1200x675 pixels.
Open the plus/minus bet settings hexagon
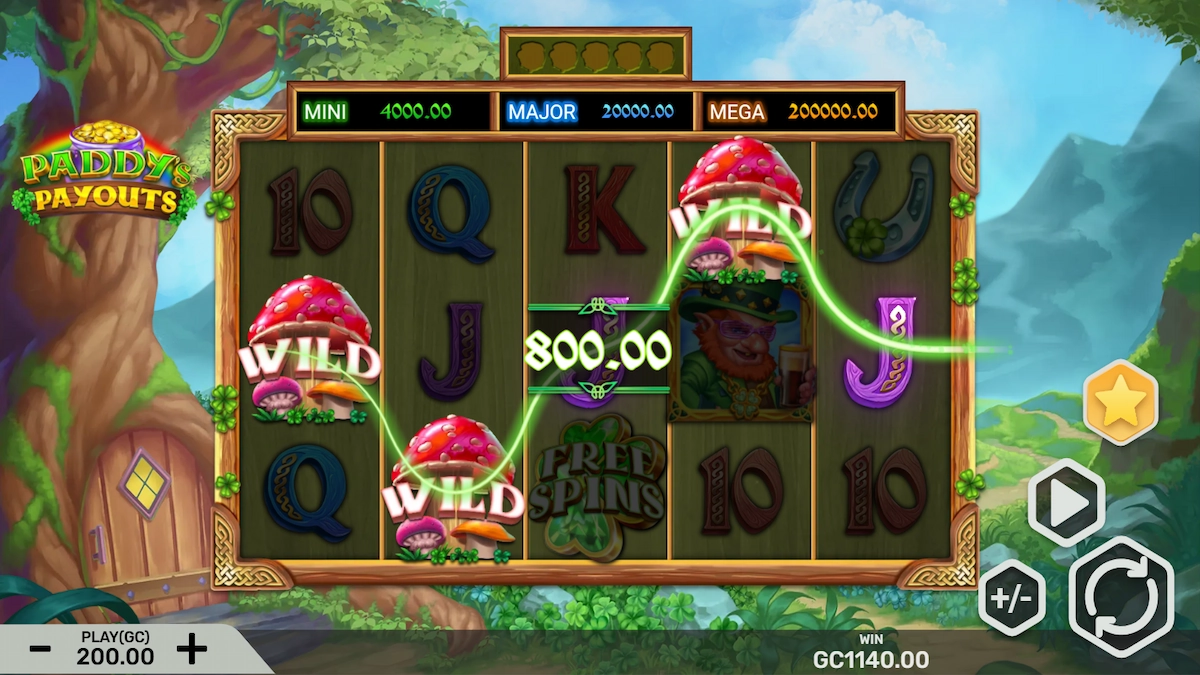pos(1012,598)
